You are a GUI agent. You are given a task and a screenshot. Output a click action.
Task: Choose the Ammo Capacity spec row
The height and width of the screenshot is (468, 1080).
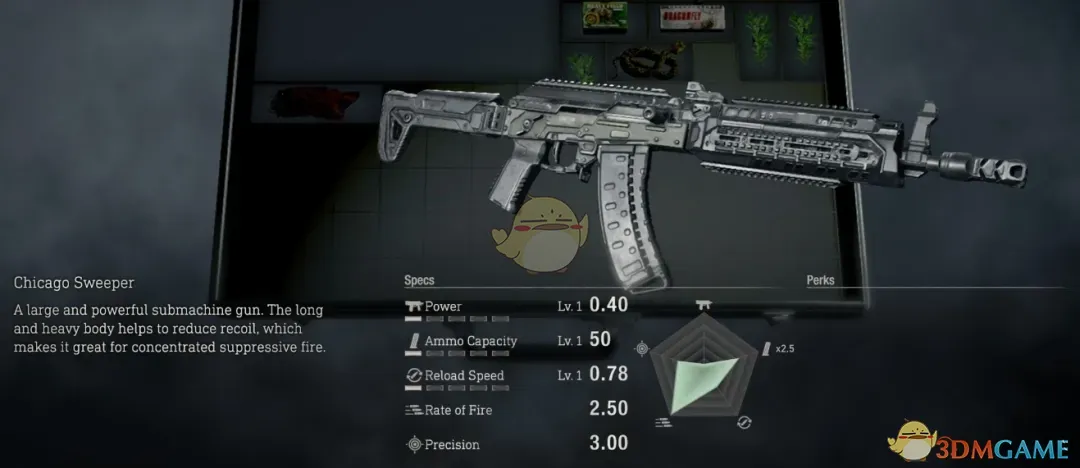click(x=515, y=341)
